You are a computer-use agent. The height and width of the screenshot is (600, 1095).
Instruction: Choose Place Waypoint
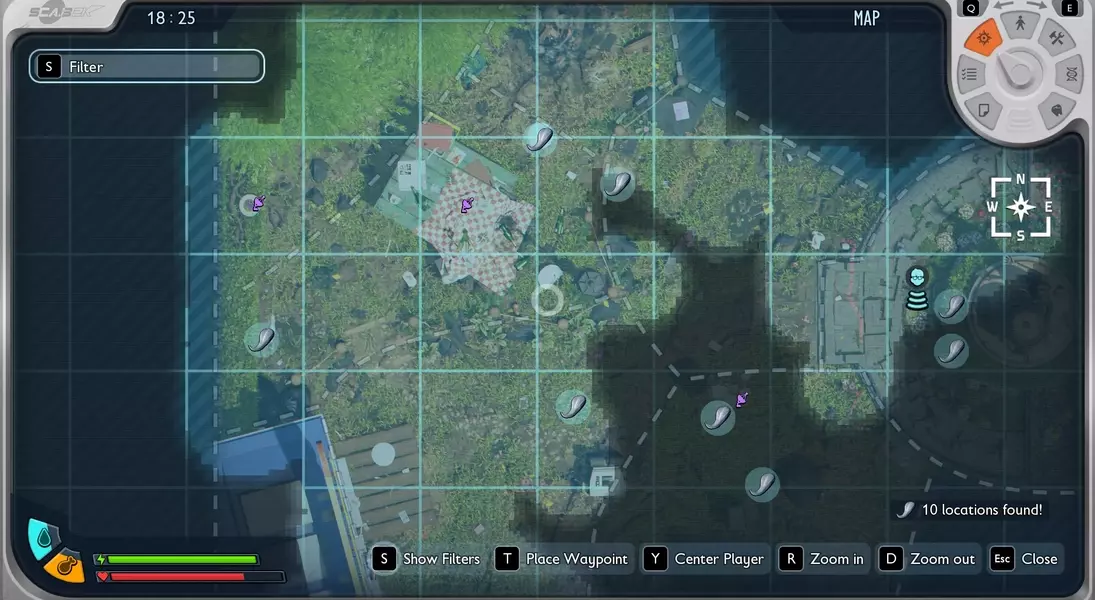563,559
